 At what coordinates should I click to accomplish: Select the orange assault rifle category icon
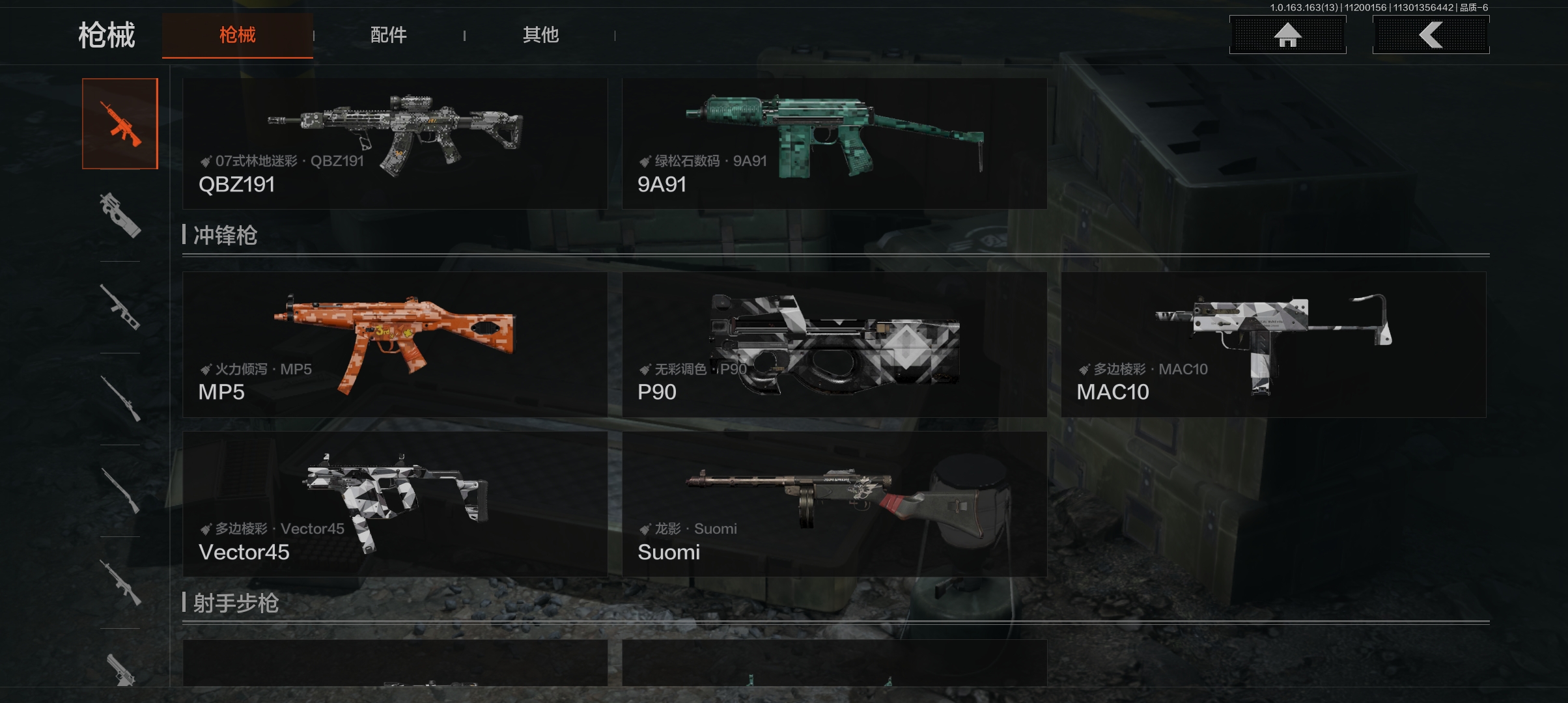[120, 124]
